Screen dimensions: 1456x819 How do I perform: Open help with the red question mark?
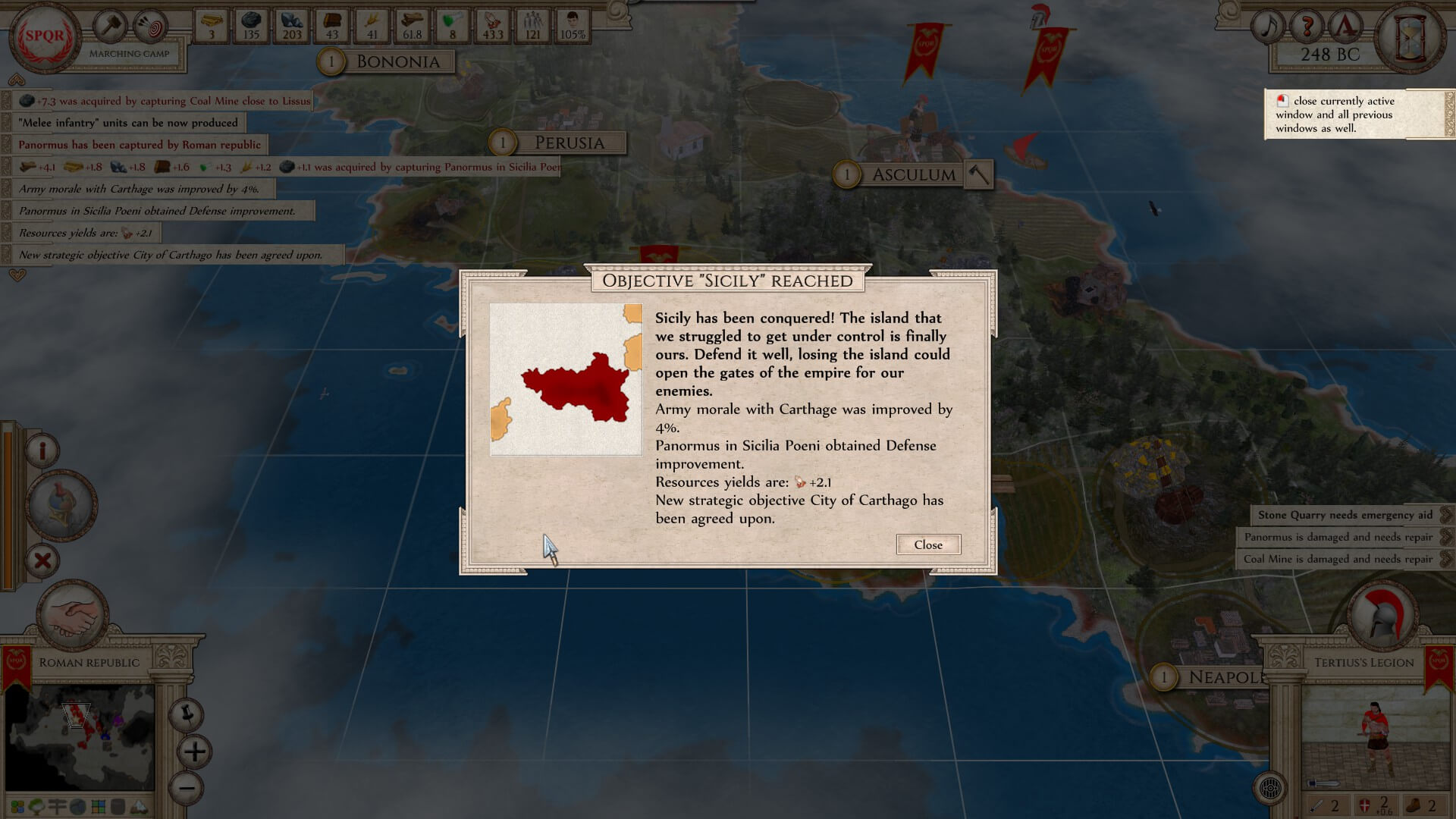(1307, 27)
